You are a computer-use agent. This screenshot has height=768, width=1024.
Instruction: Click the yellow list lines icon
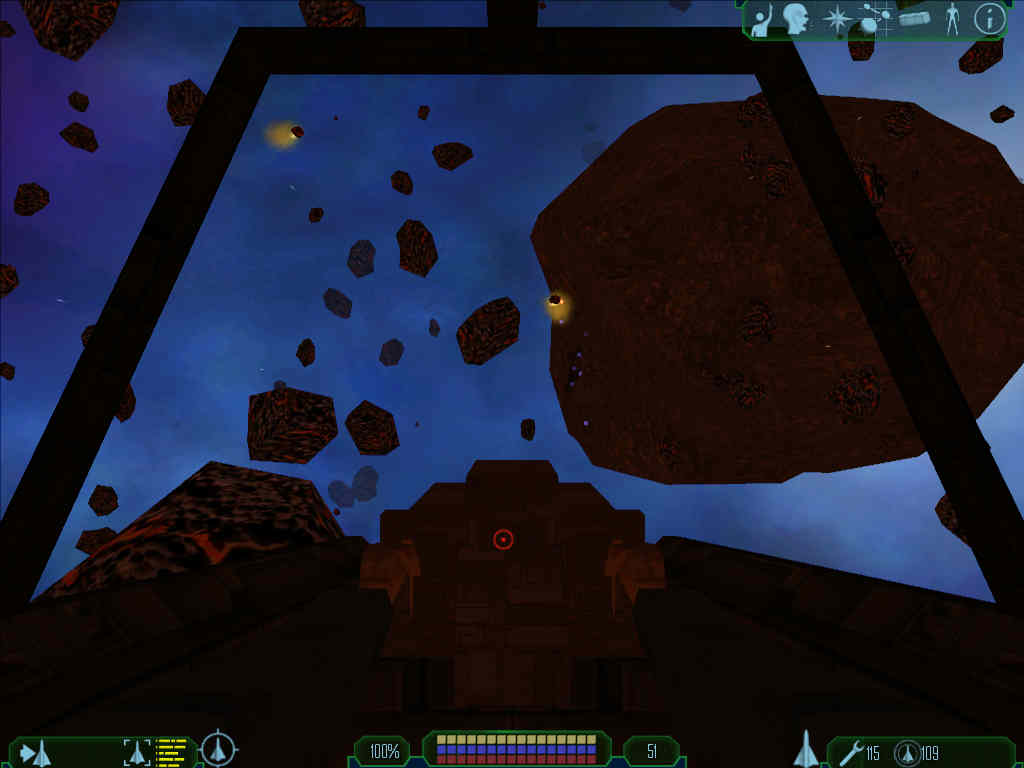pos(172,752)
